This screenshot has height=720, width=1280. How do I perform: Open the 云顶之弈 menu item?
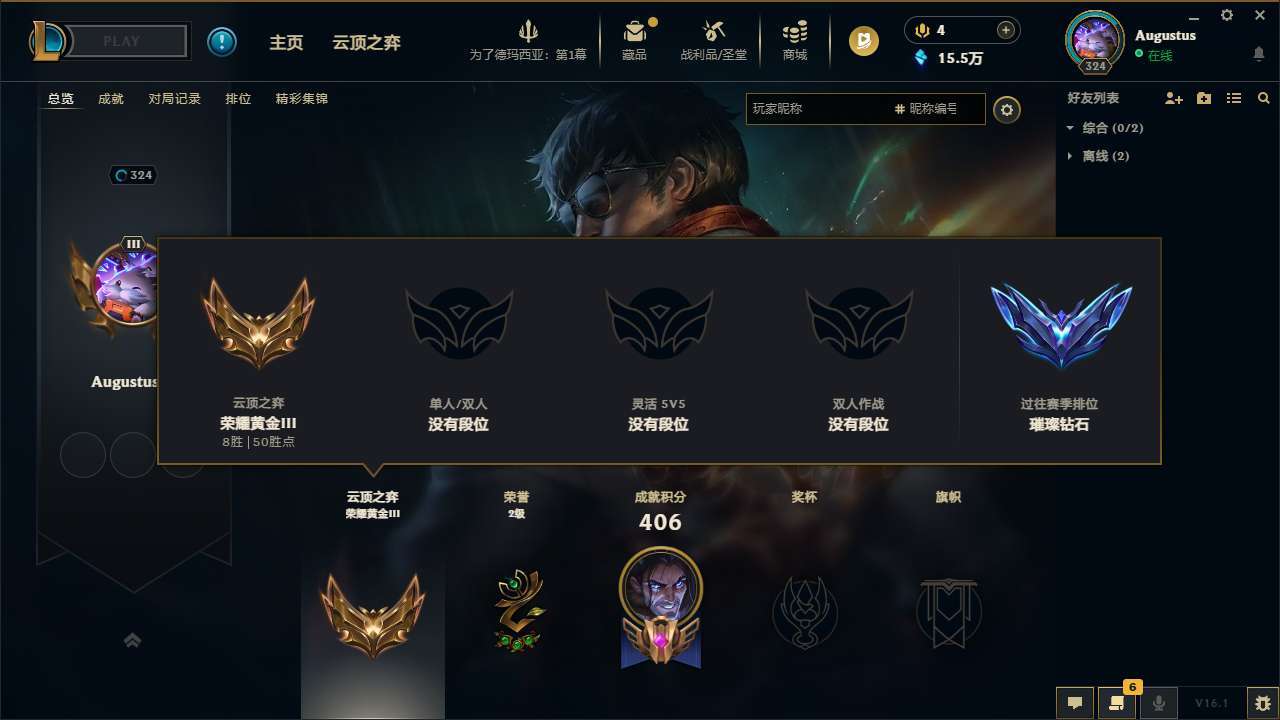click(366, 42)
